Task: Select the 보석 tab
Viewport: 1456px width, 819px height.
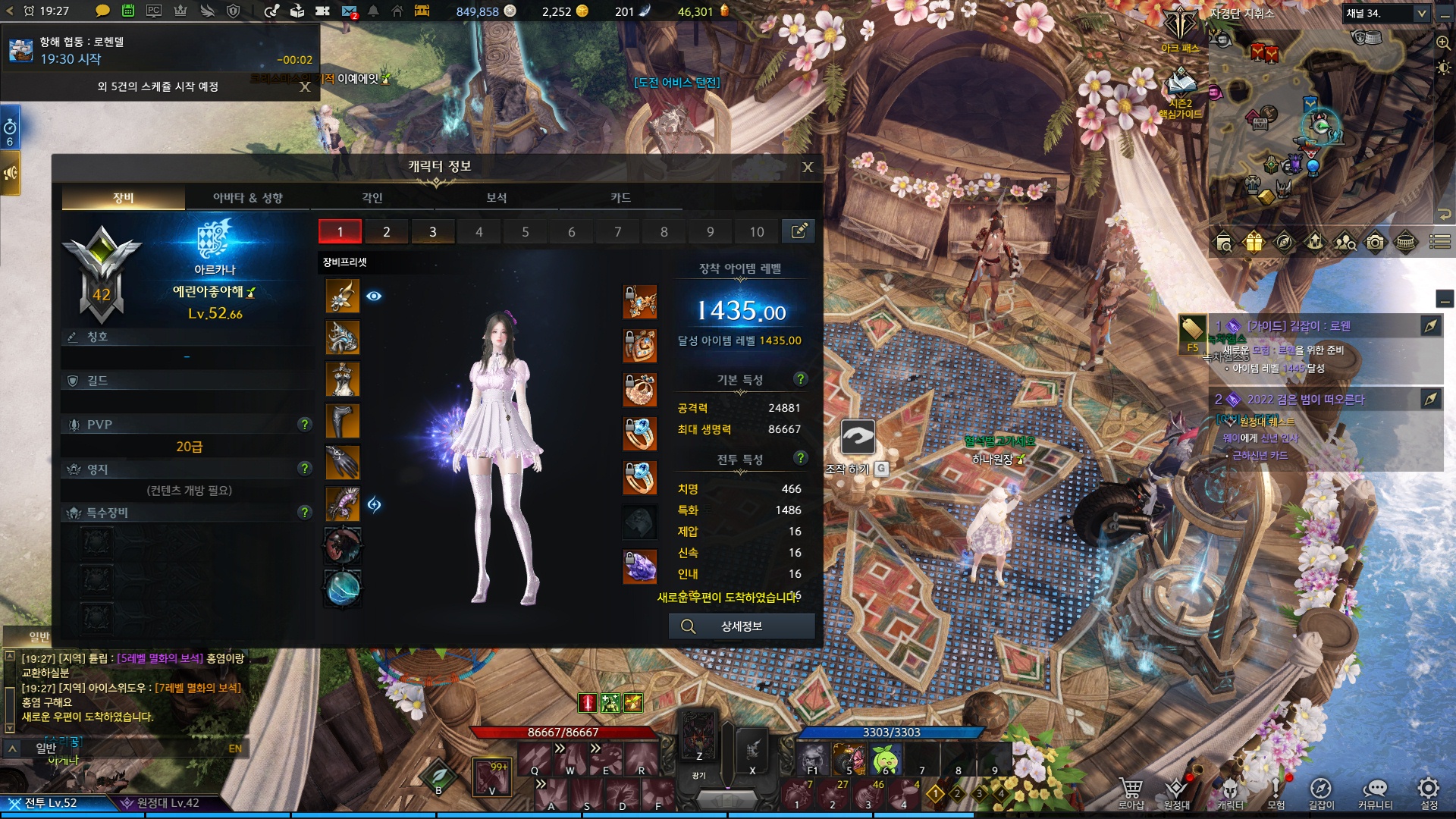Action: [496, 198]
